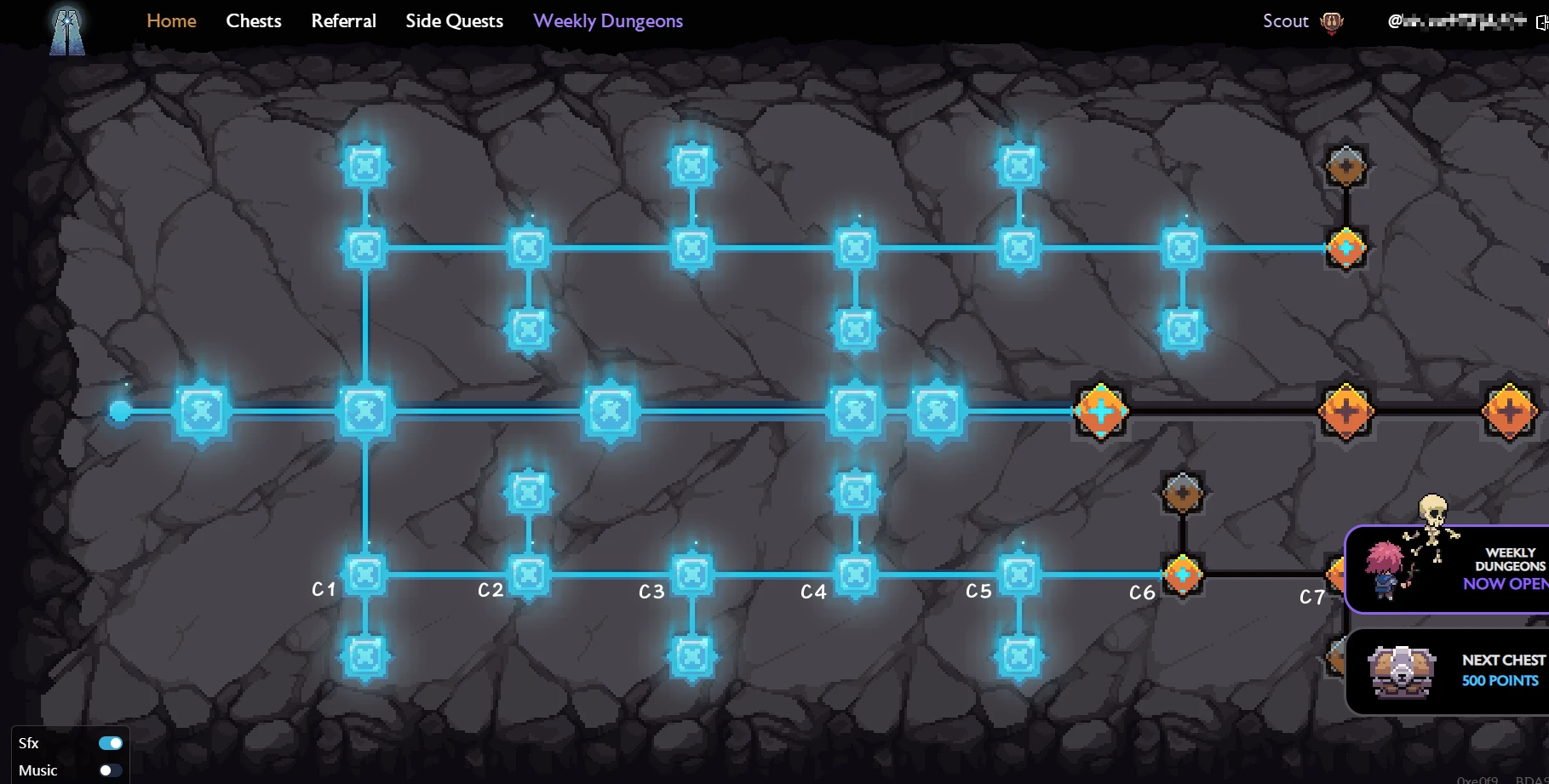This screenshot has height=784, width=1549.
Task: Select the C6 orange map node
Action: [1183, 575]
